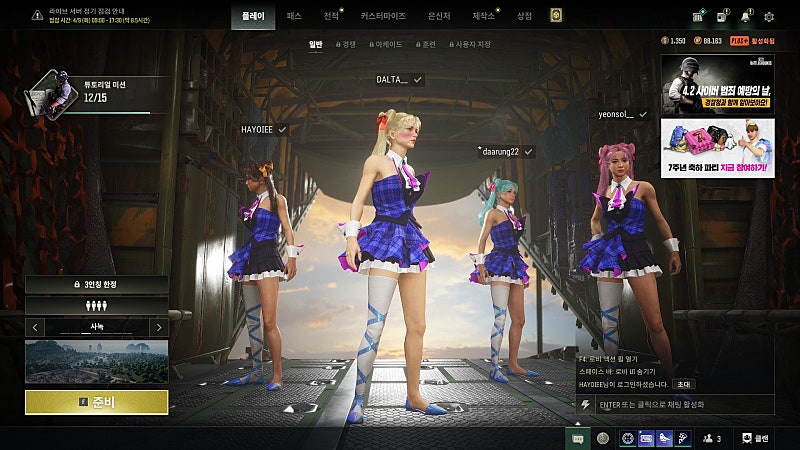Open the 클랜 (Clan) menu
The height and width of the screenshot is (450, 800).
coord(756,438)
